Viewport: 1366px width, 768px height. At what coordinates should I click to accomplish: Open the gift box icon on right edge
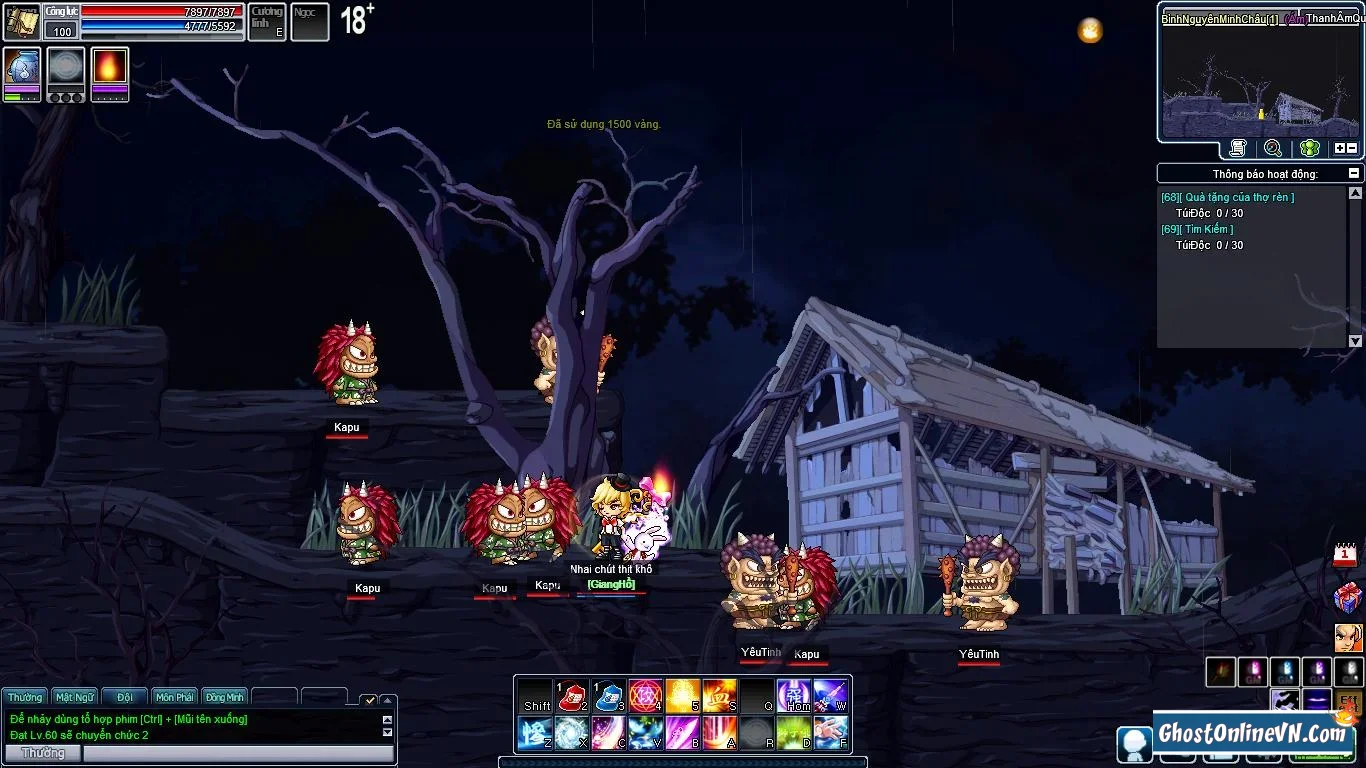pyautogui.click(x=1347, y=597)
